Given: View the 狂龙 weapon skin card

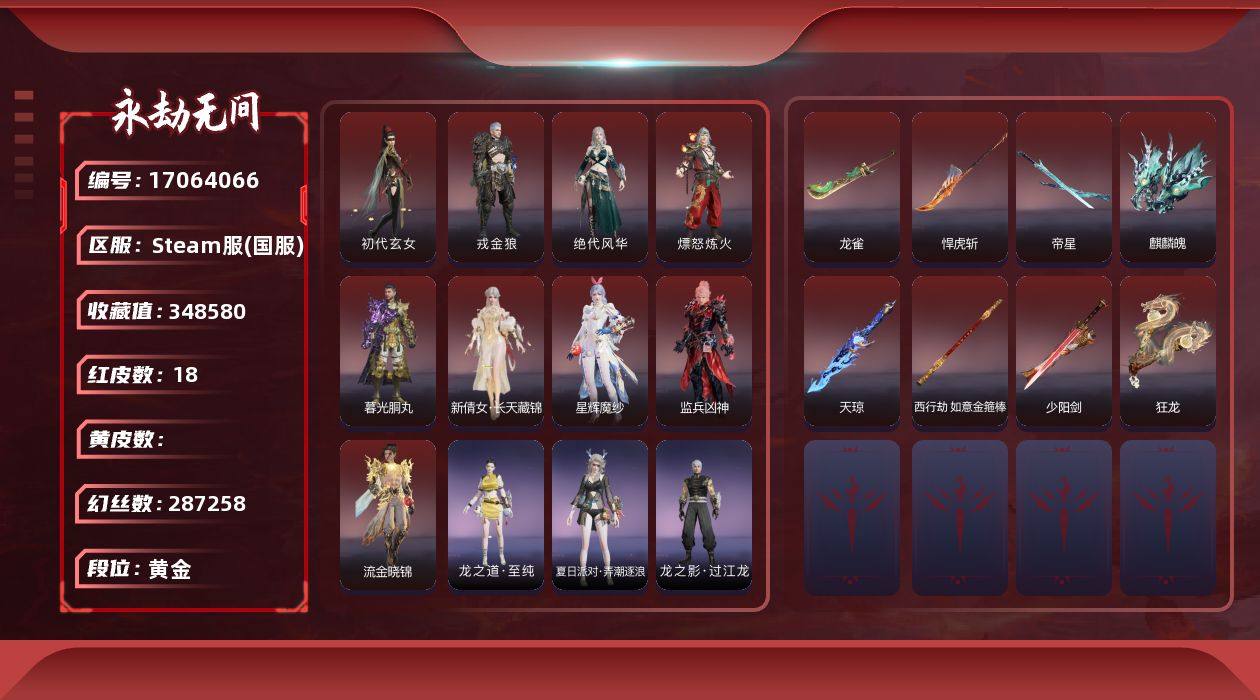Looking at the screenshot, I should (1168, 350).
